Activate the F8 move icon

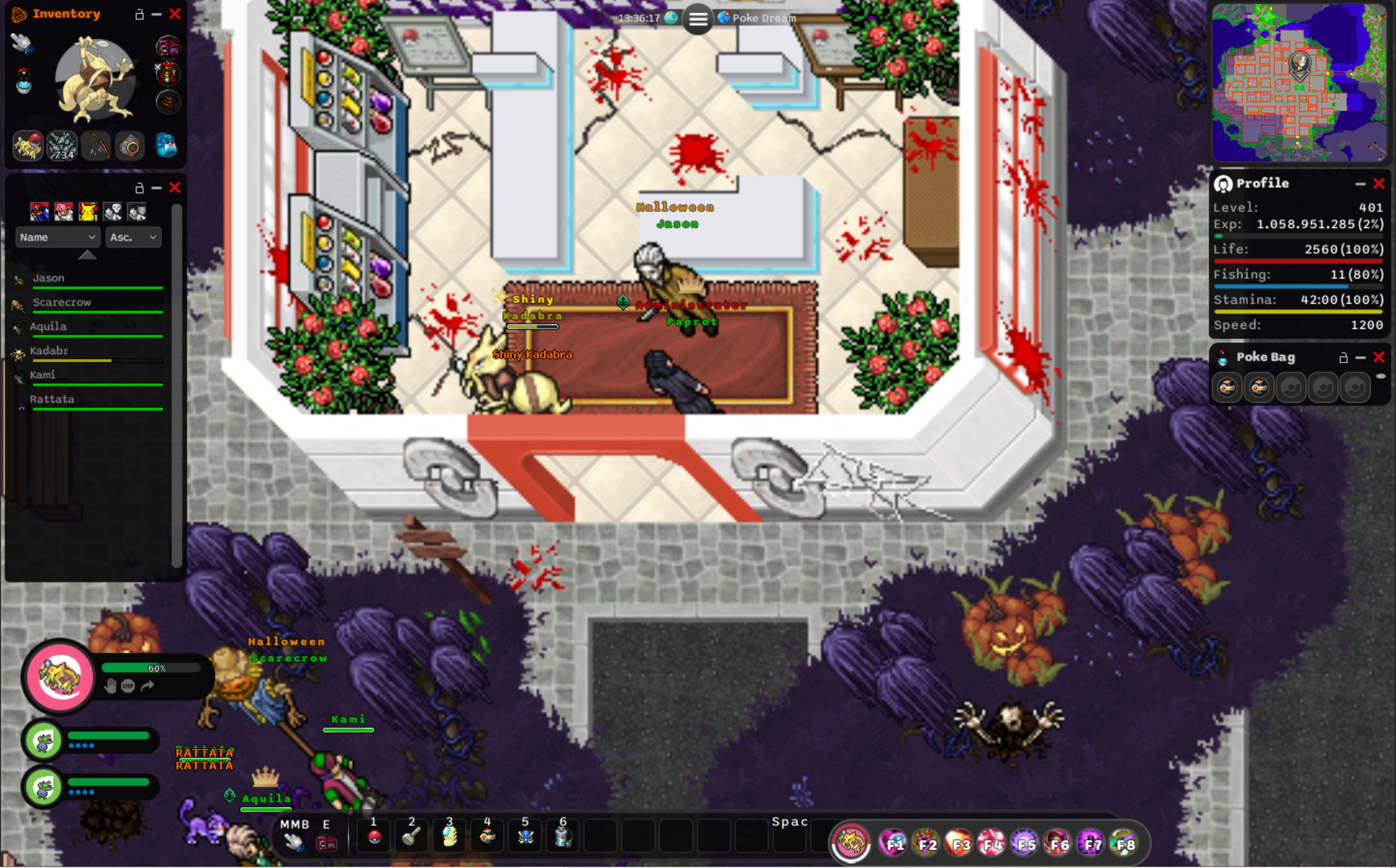coord(1125,843)
